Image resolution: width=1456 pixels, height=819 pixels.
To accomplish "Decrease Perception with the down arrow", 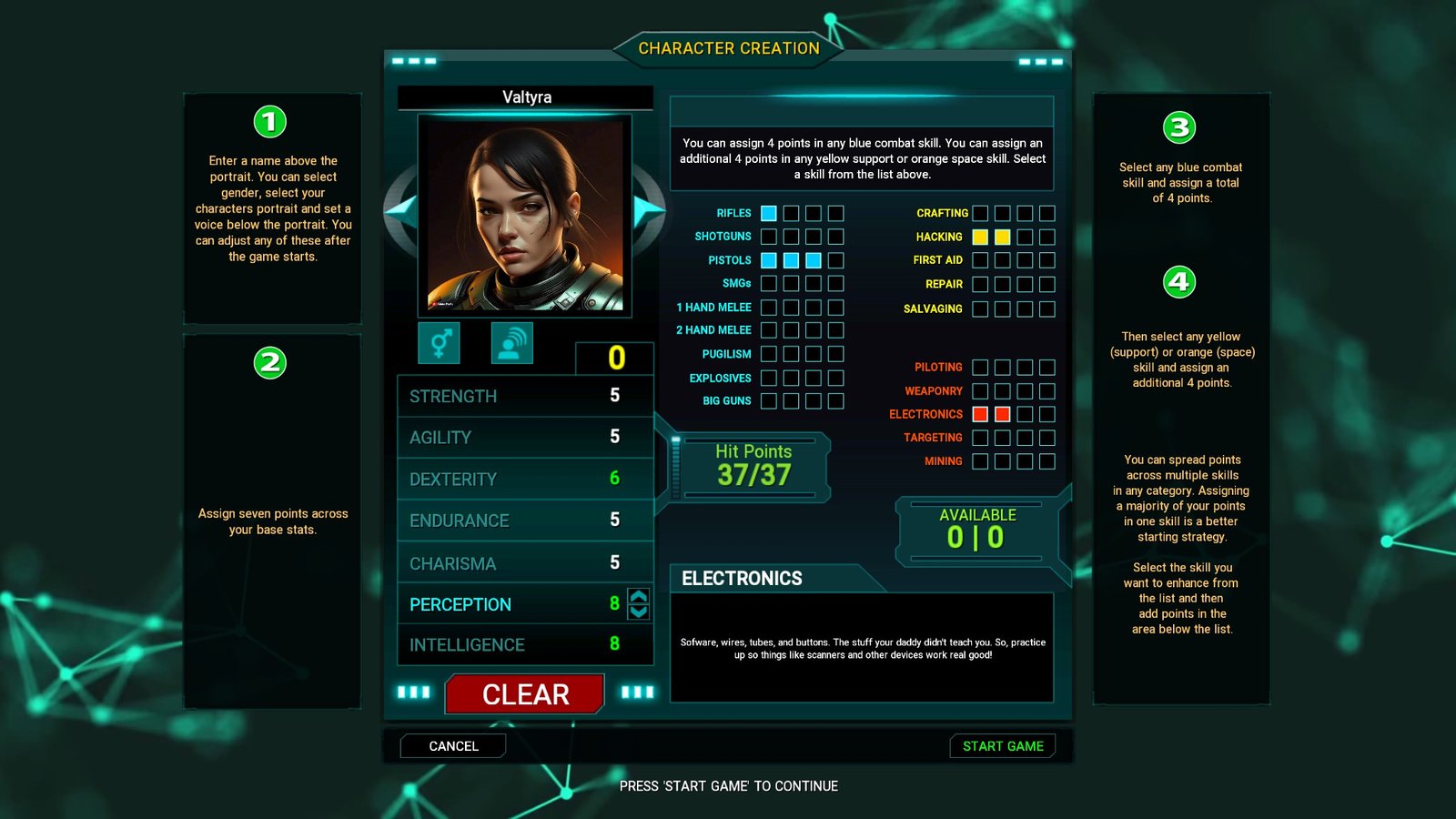I will [639, 612].
